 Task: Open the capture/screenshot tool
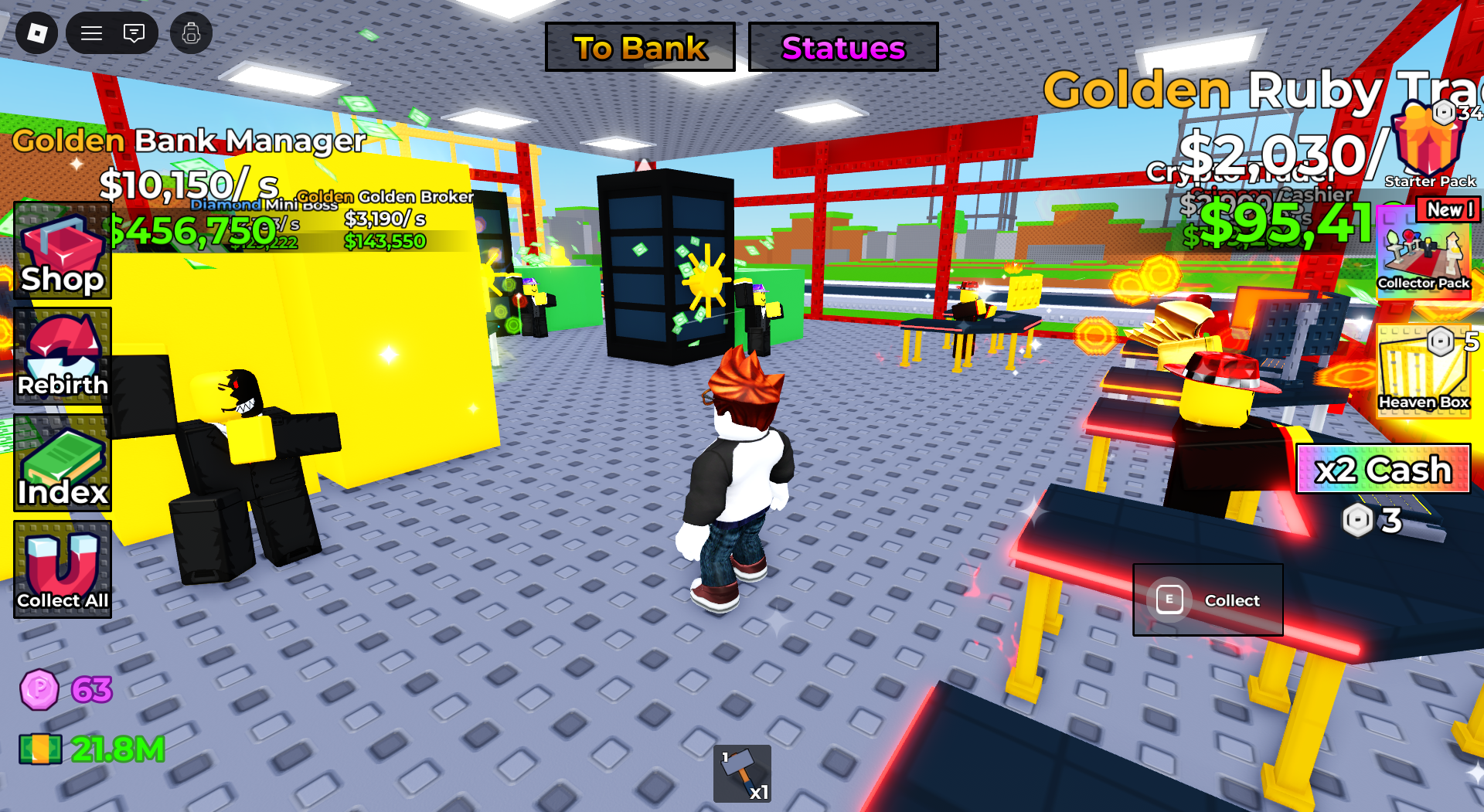pos(192,33)
